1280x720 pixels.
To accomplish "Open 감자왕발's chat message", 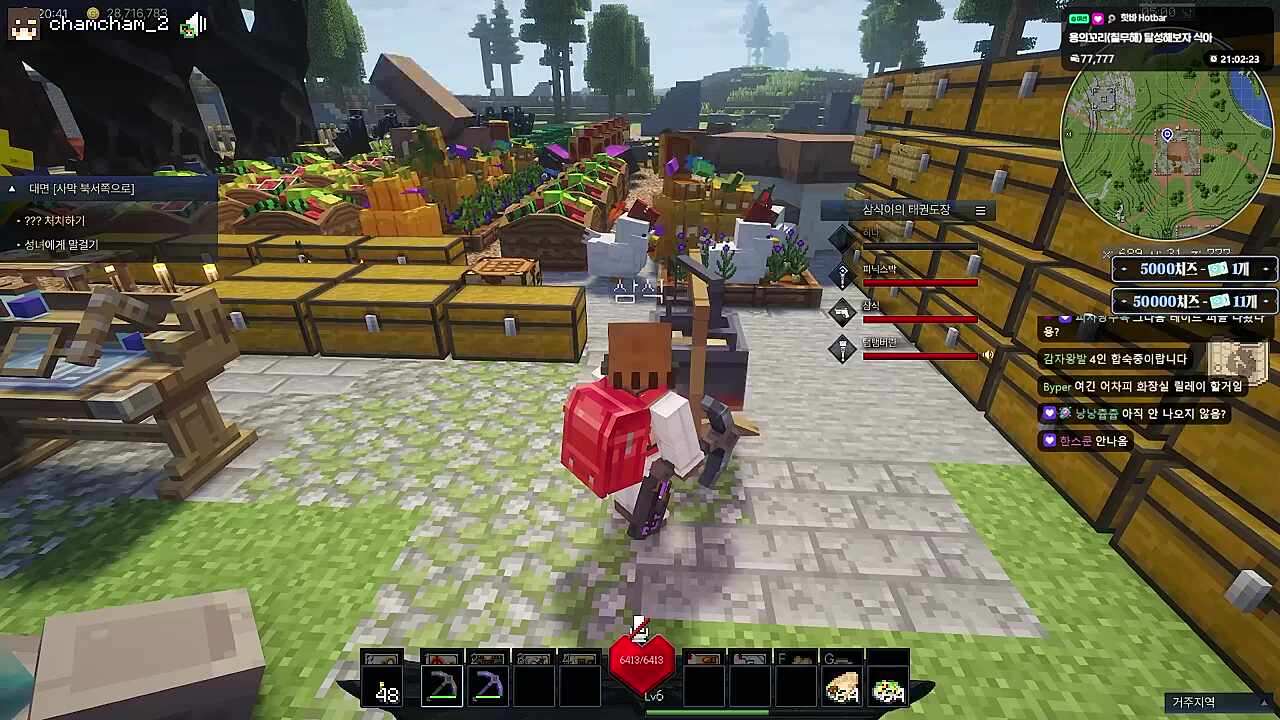I will click(1115, 358).
